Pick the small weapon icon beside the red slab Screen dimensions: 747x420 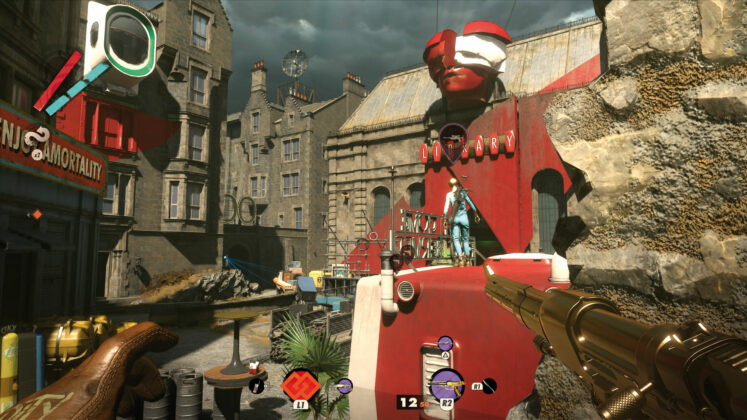coord(344,385)
